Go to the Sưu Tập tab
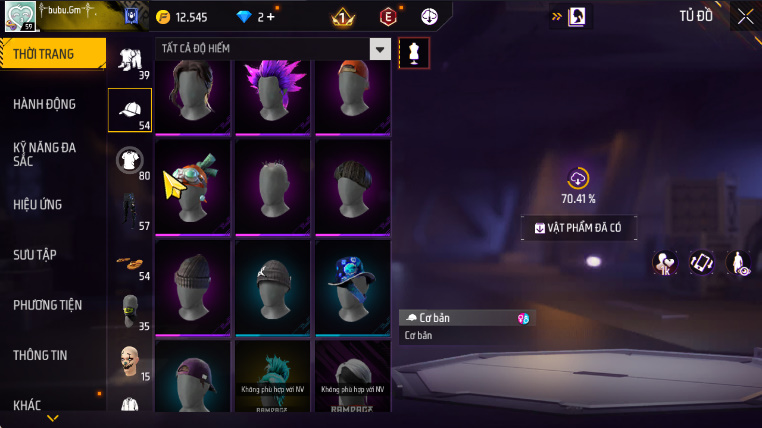 [35, 254]
